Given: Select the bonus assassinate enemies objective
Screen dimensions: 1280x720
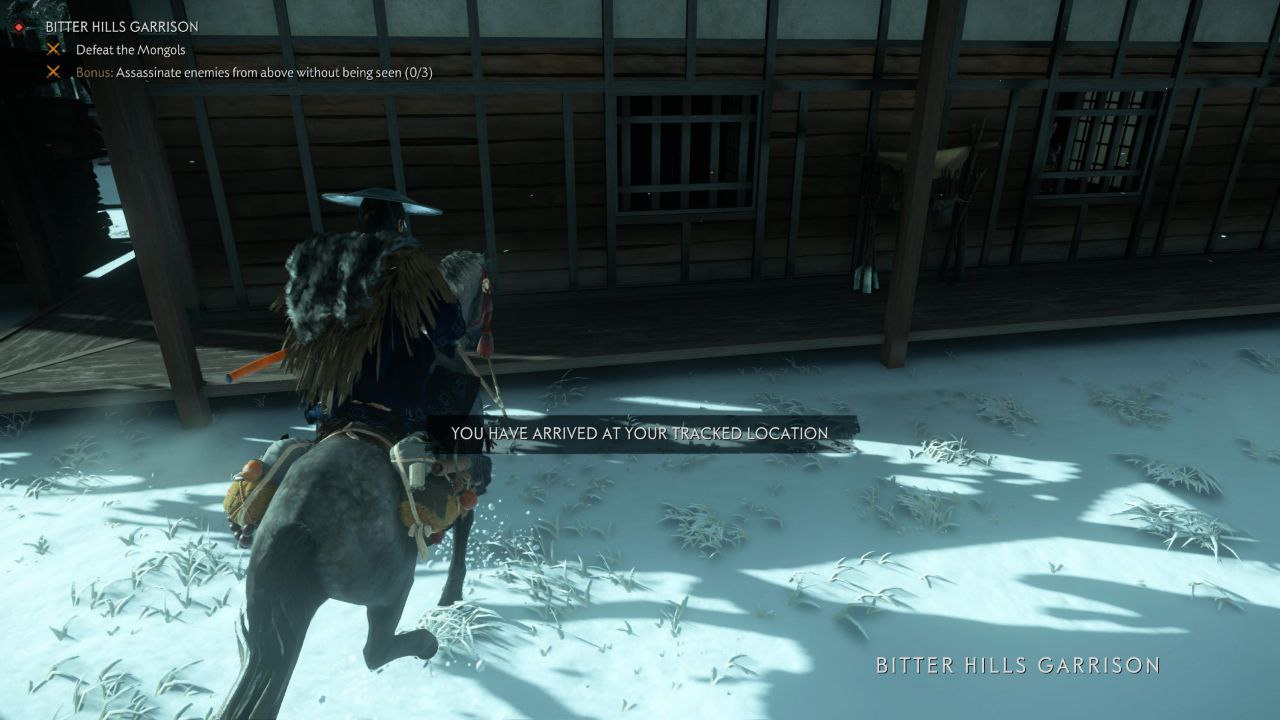Looking at the screenshot, I should pyautogui.click(x=254, y=72).
